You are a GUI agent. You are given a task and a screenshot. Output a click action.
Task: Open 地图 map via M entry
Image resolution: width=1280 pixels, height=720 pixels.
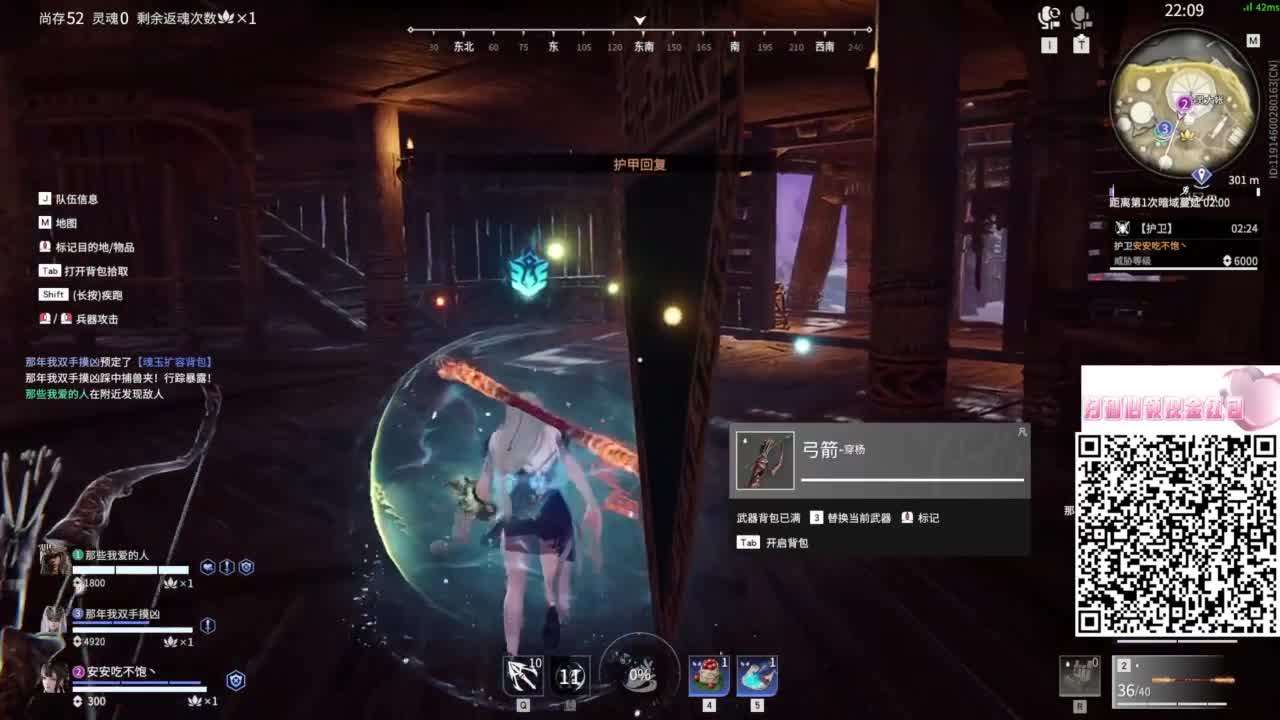click(62, 222)
